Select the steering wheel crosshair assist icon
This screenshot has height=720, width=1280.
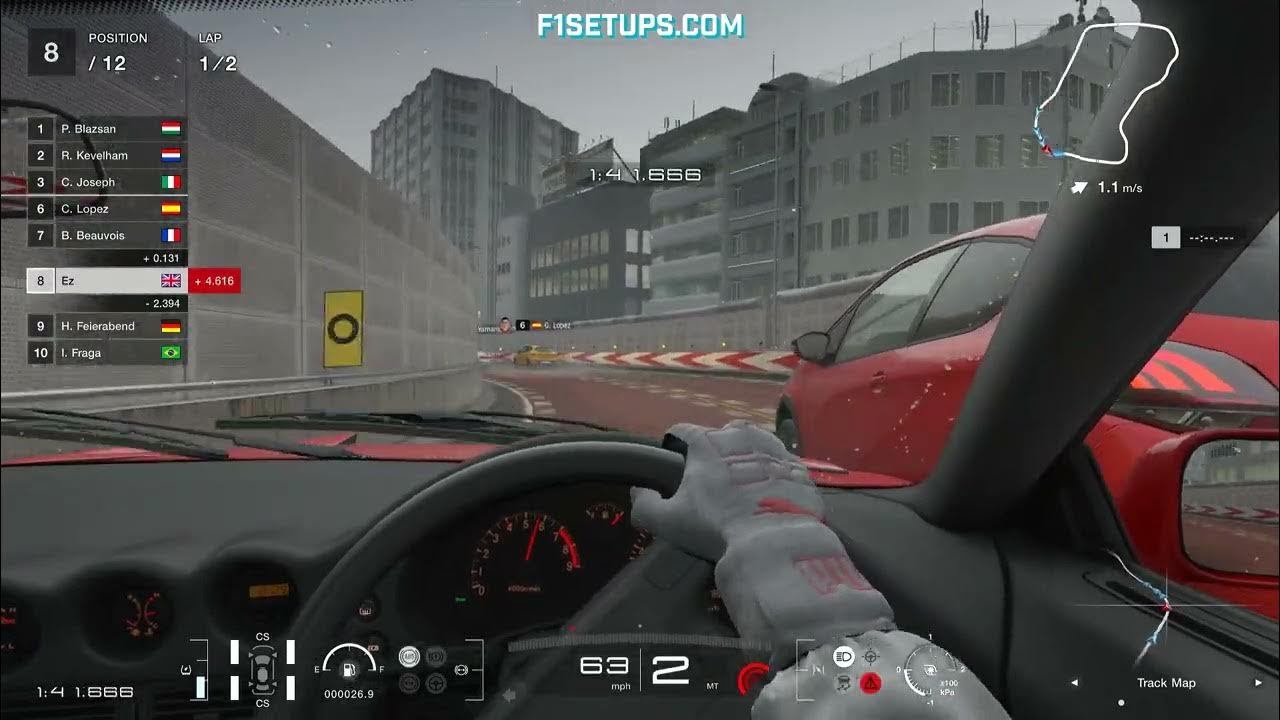click(x=870, y=657)
